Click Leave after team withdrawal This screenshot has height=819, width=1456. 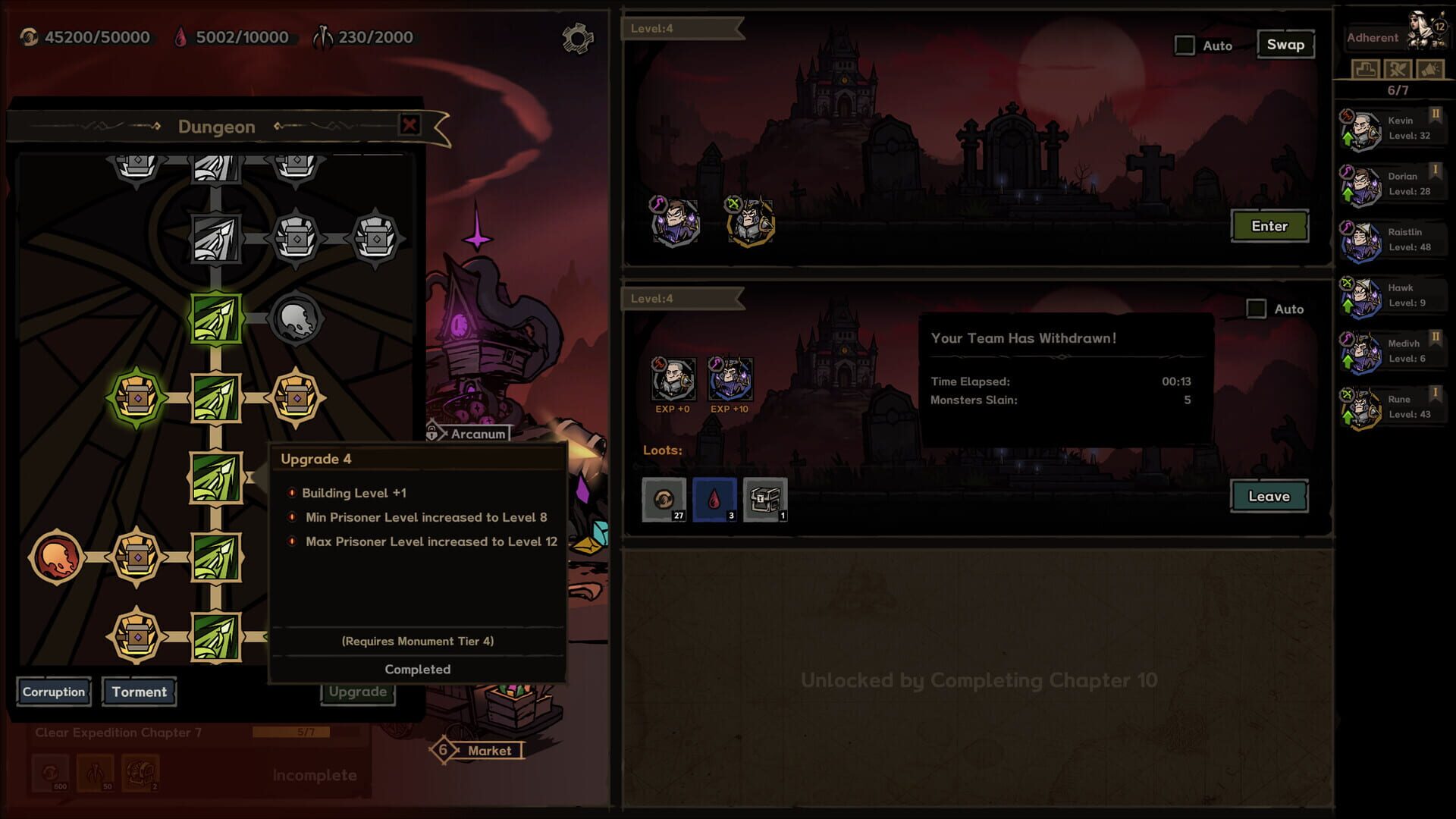1267,496
